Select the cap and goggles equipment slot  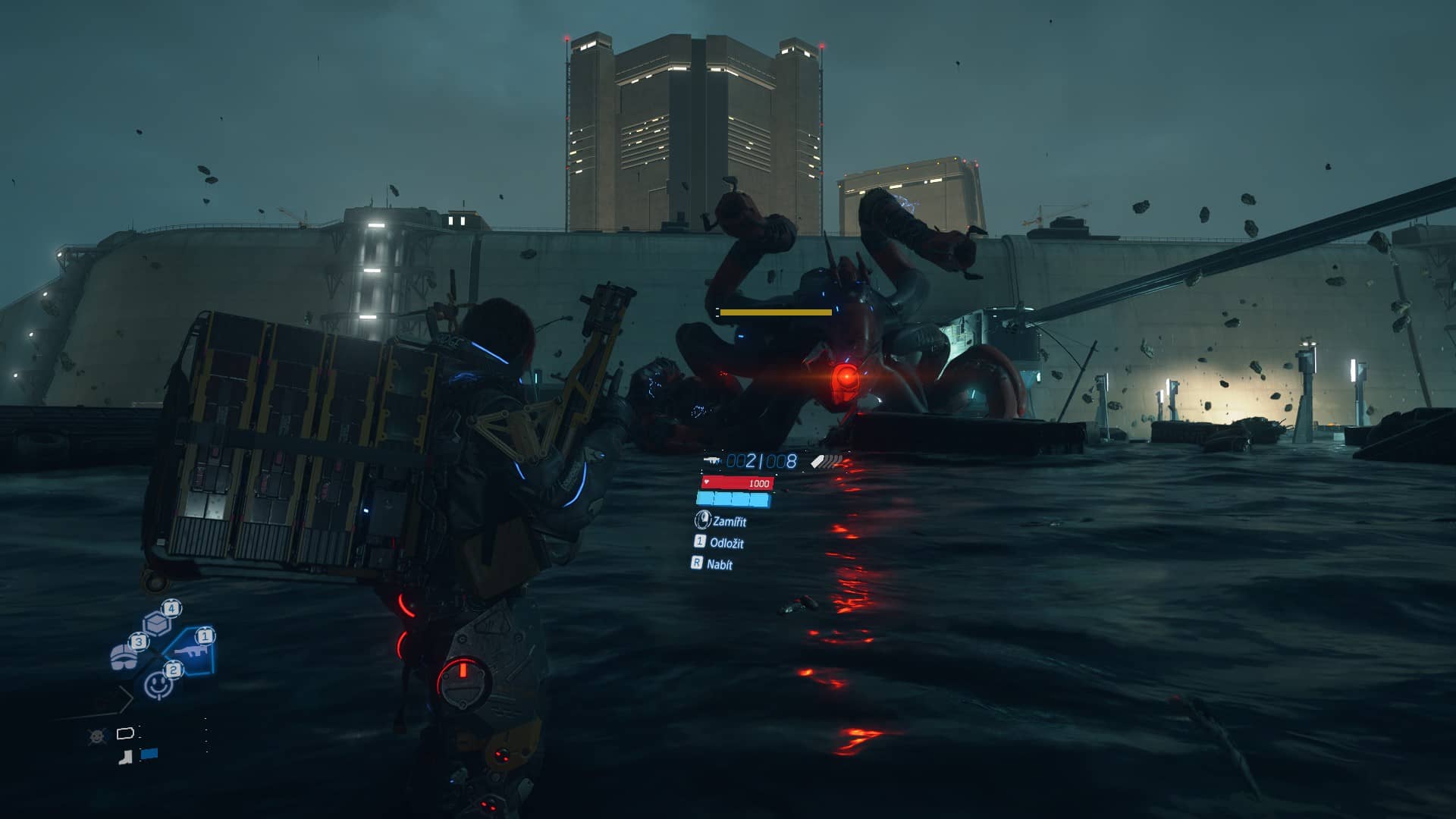[124, 656]
